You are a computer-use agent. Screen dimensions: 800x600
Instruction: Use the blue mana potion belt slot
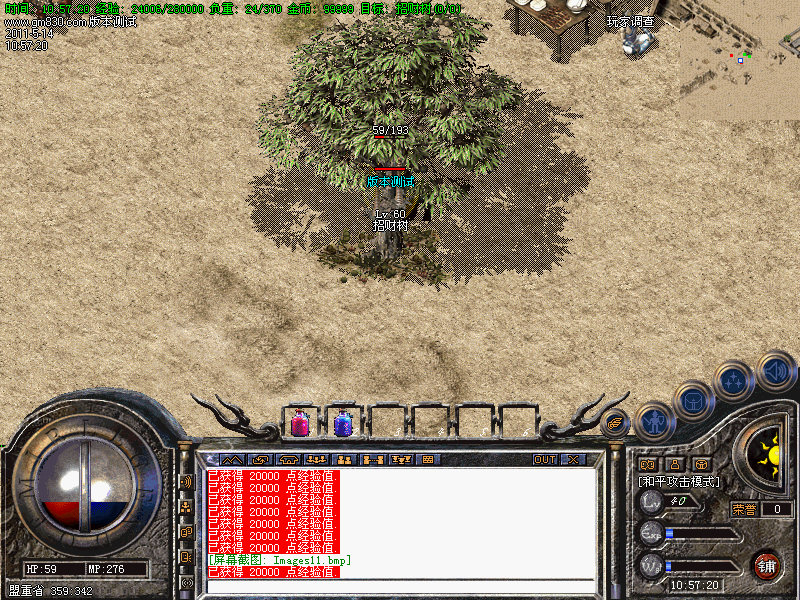coord(343,423)
